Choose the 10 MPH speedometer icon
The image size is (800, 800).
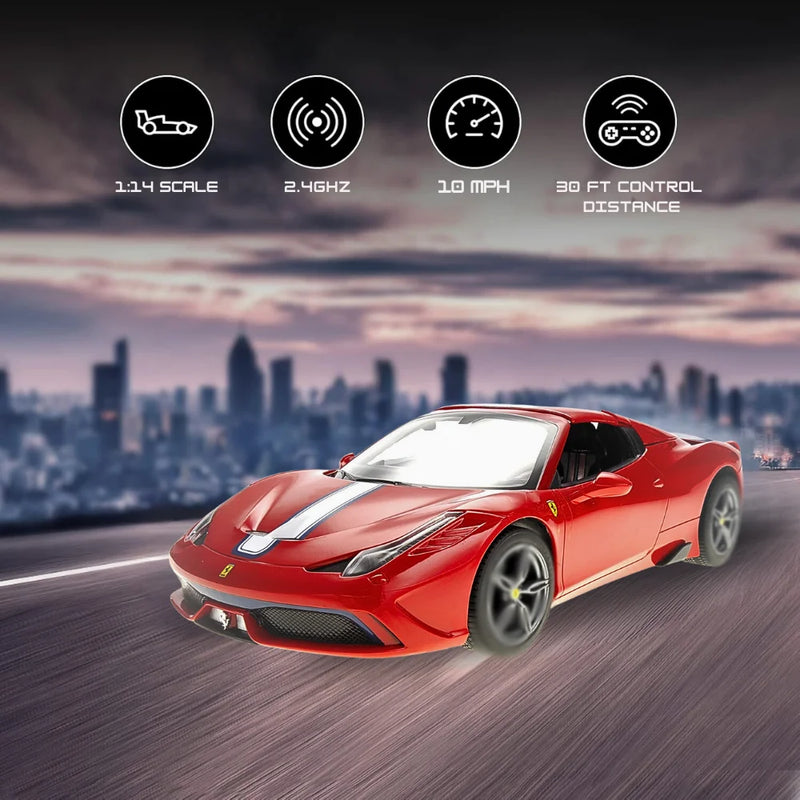[x=474, y=122]
